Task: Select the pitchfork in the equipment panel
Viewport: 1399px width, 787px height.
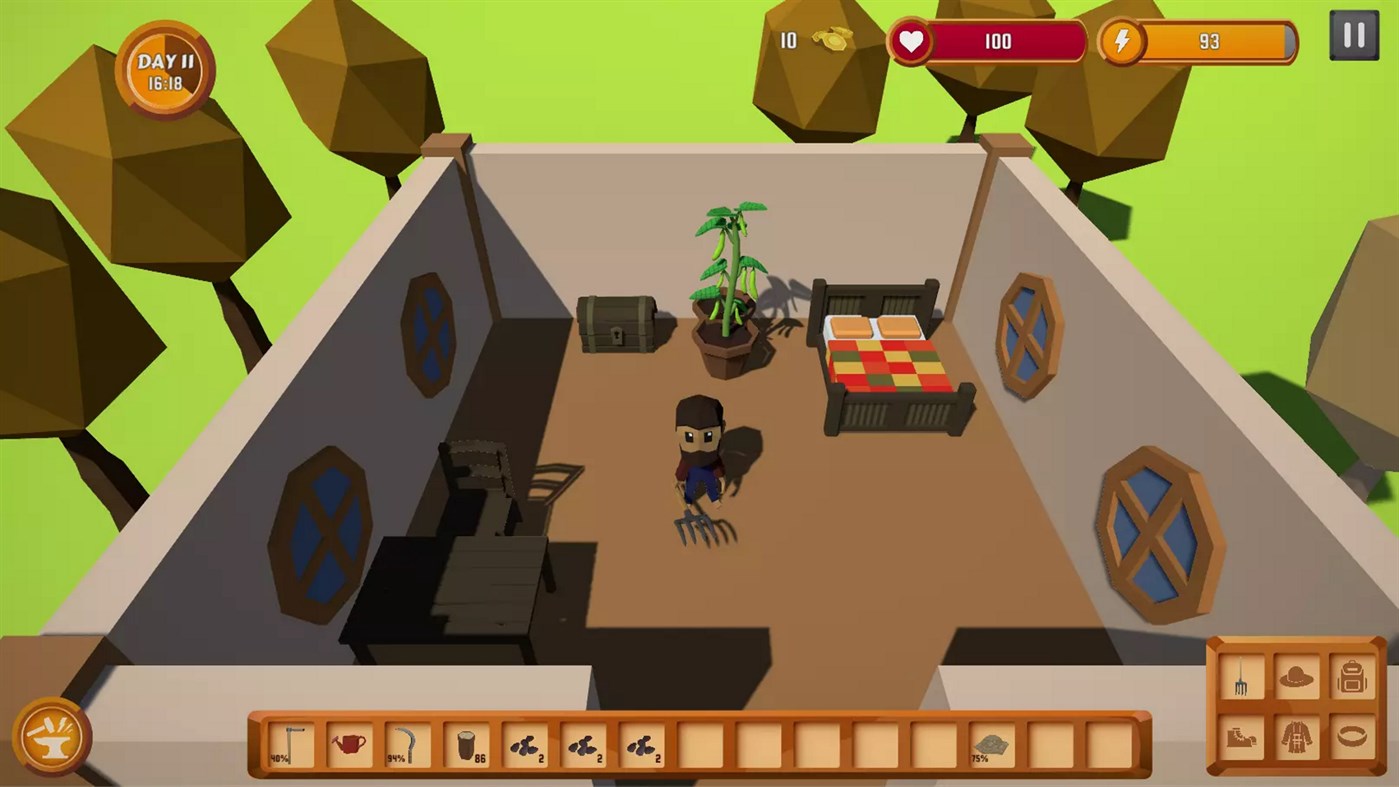Action: [x=1241, y=677]
